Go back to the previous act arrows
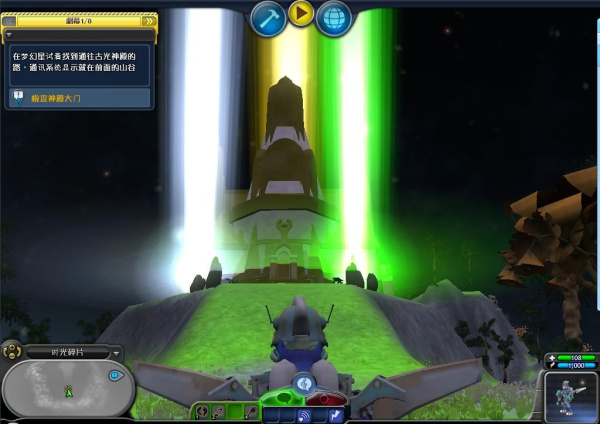 pyautogui.click(x=10, y=20)
